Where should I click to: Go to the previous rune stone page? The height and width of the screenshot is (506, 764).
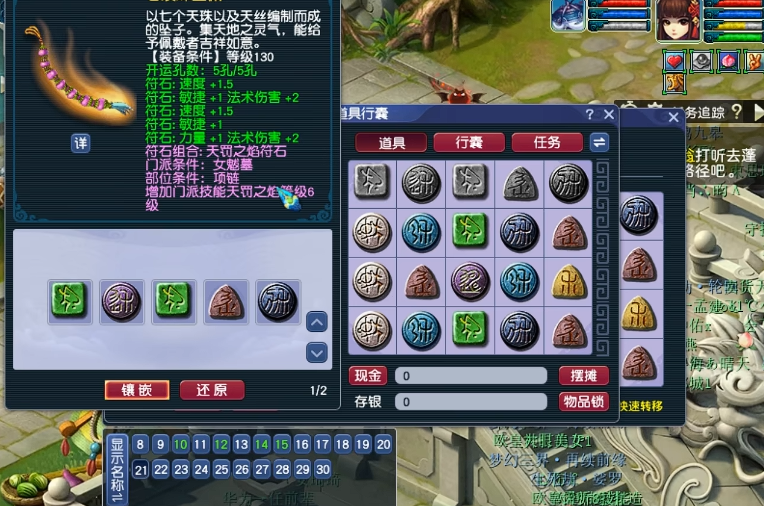317,322
